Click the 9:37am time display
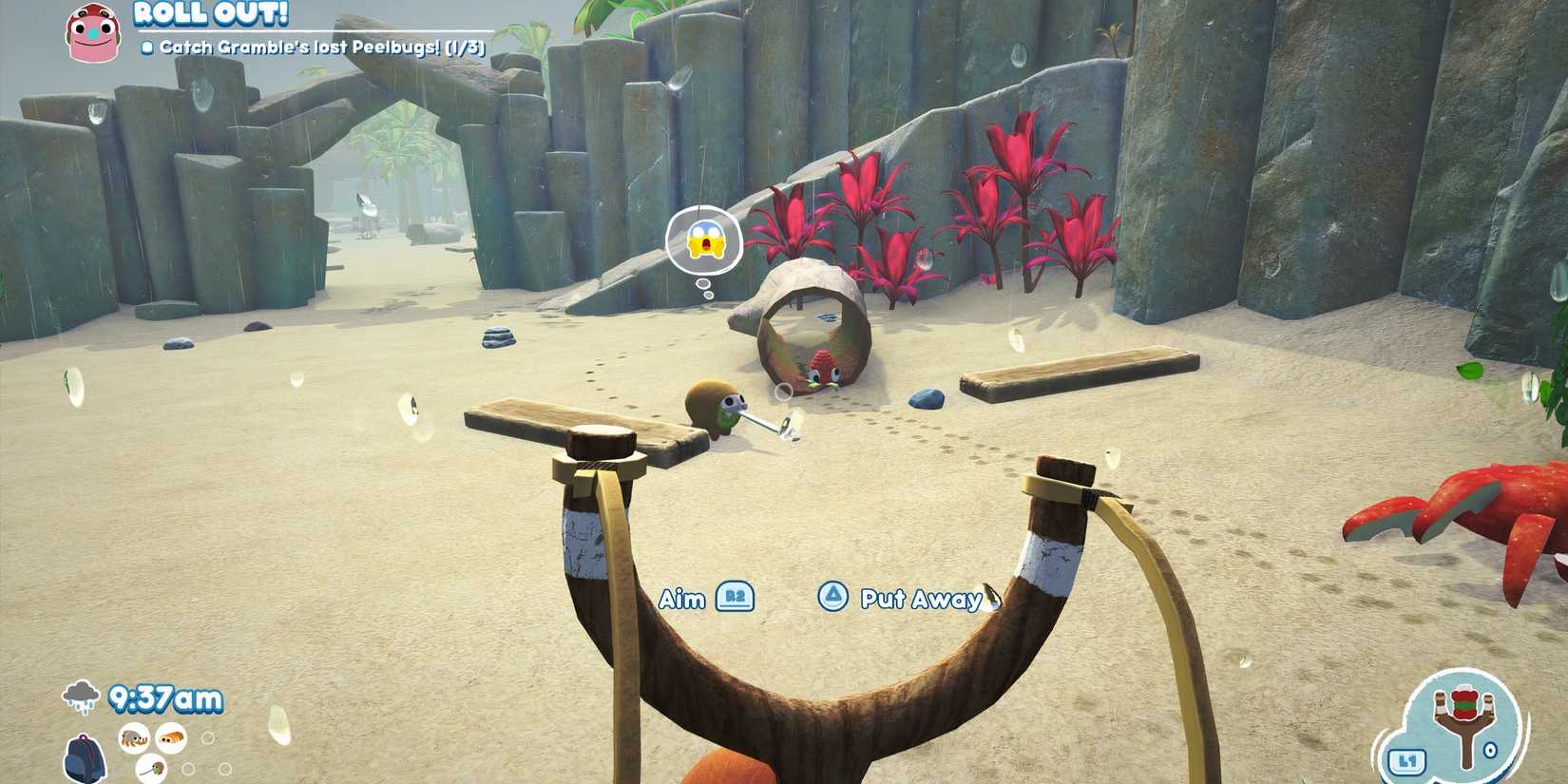This screenshot has width=1568, height=784. 165,698
